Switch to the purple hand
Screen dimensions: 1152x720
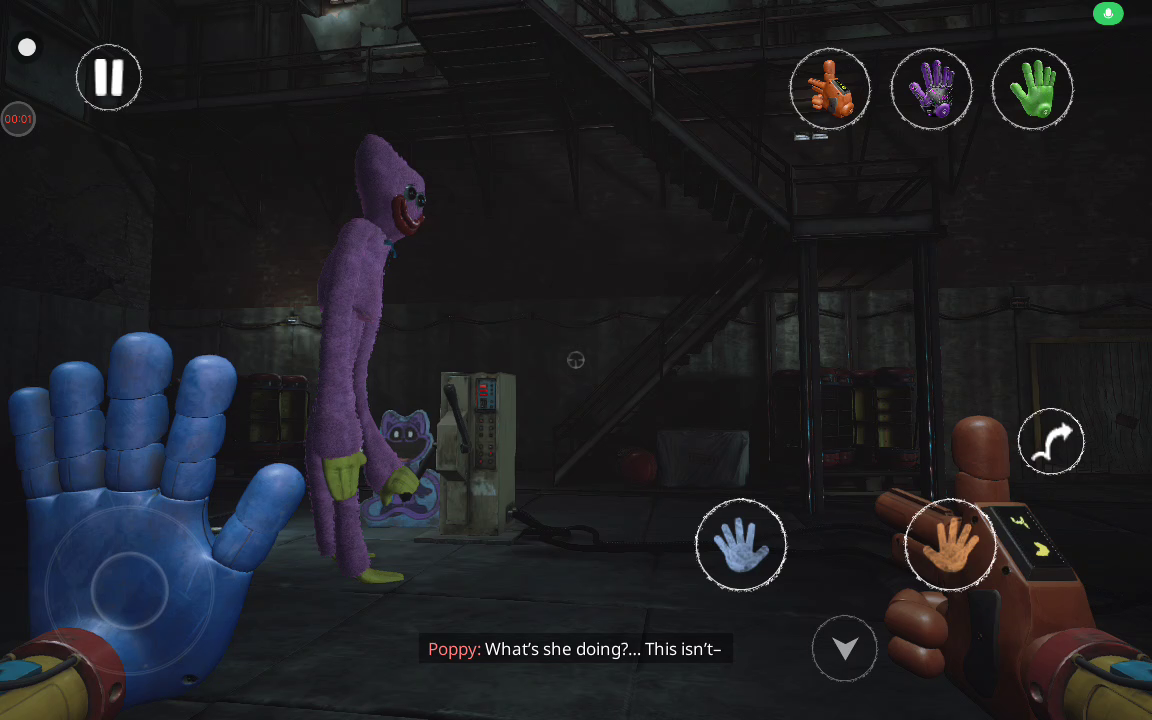[x=931, y=89]
